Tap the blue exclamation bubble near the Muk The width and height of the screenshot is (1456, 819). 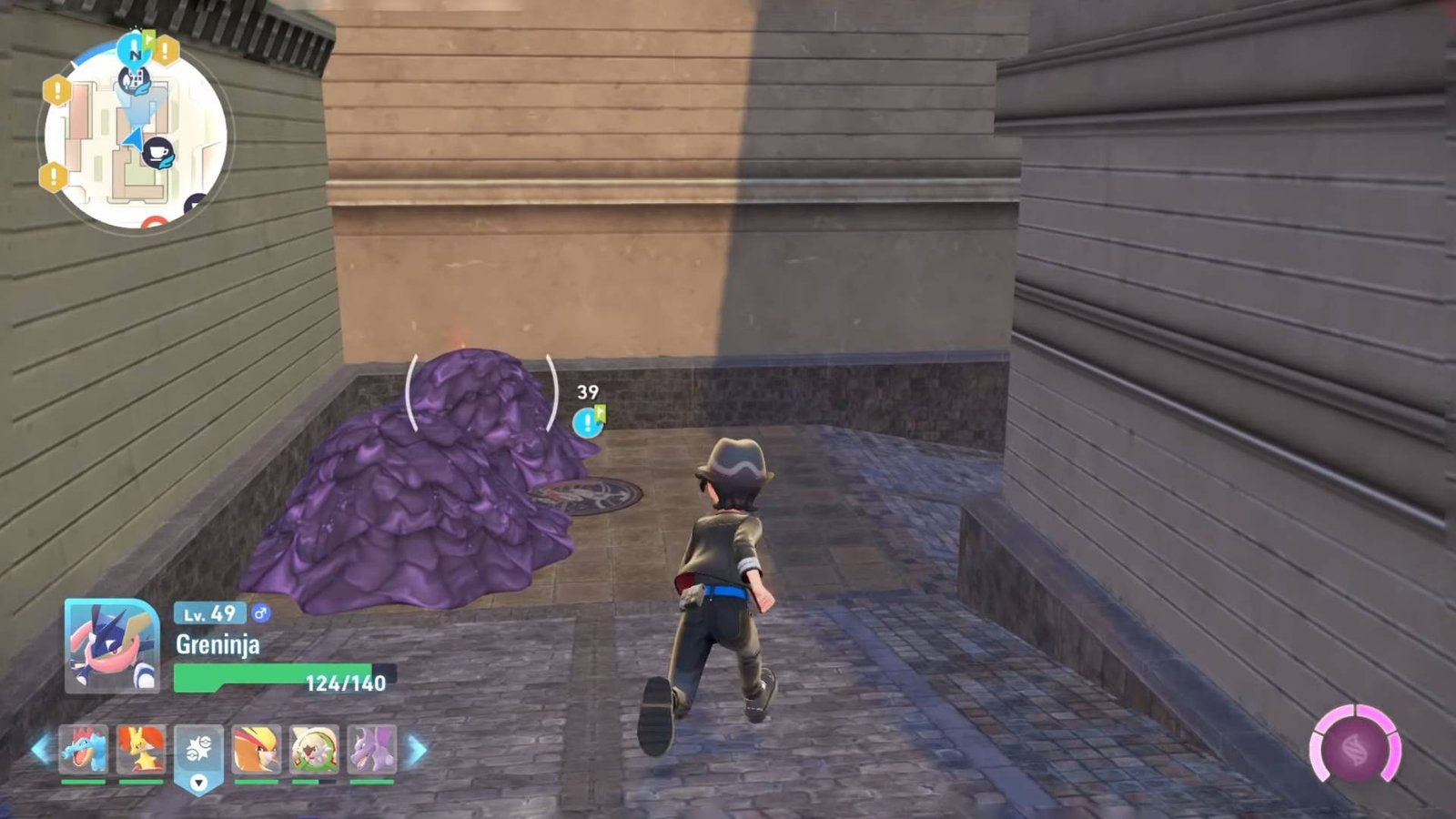pos(587,421)
